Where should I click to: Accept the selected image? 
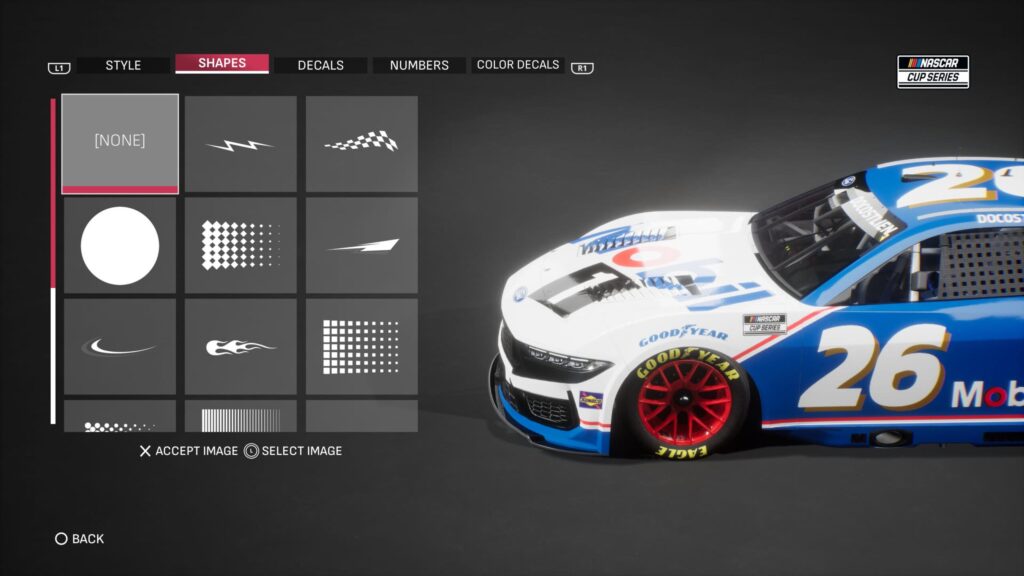[188, 451]
